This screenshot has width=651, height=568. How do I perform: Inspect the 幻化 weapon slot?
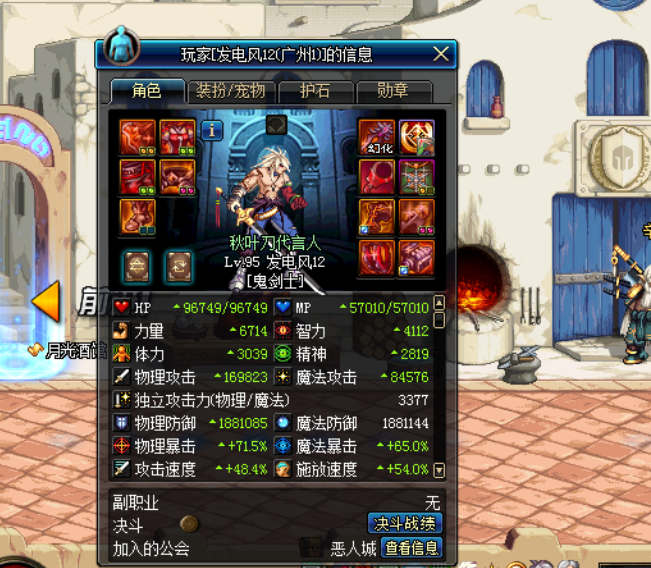pyautogui.click(x=377, y=138)
